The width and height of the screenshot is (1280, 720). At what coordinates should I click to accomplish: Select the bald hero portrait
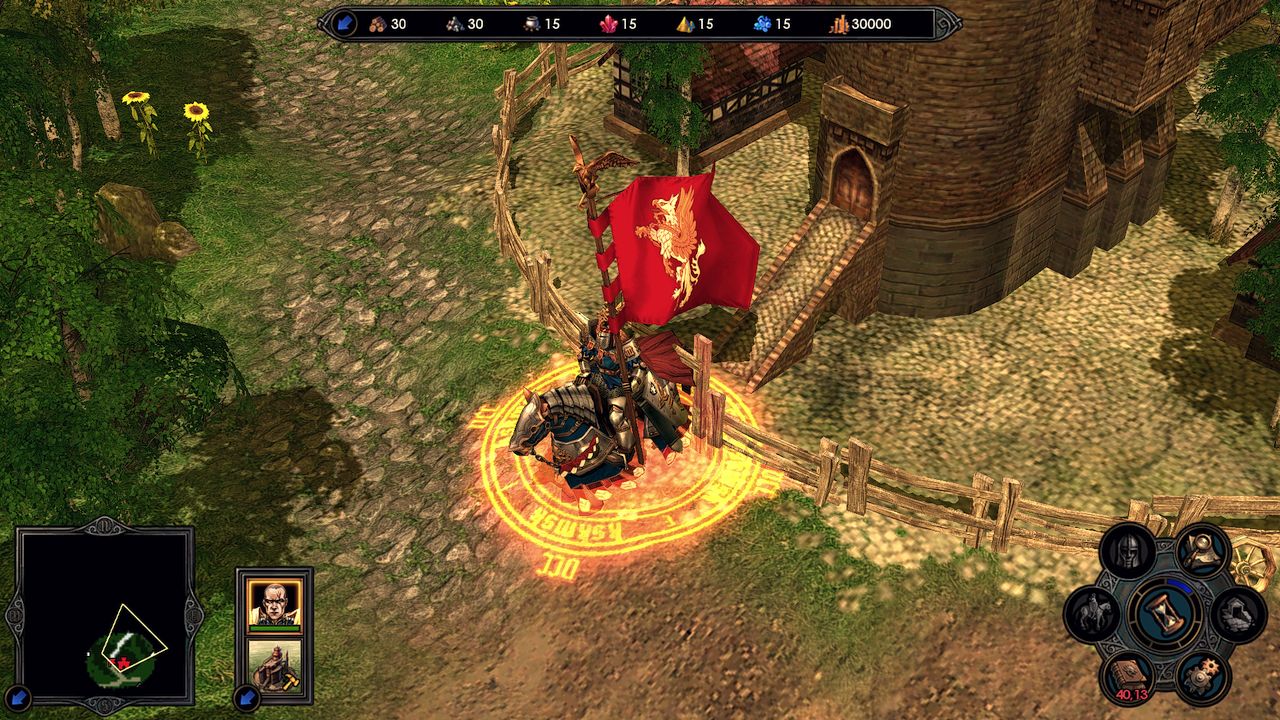pos(274,603)
